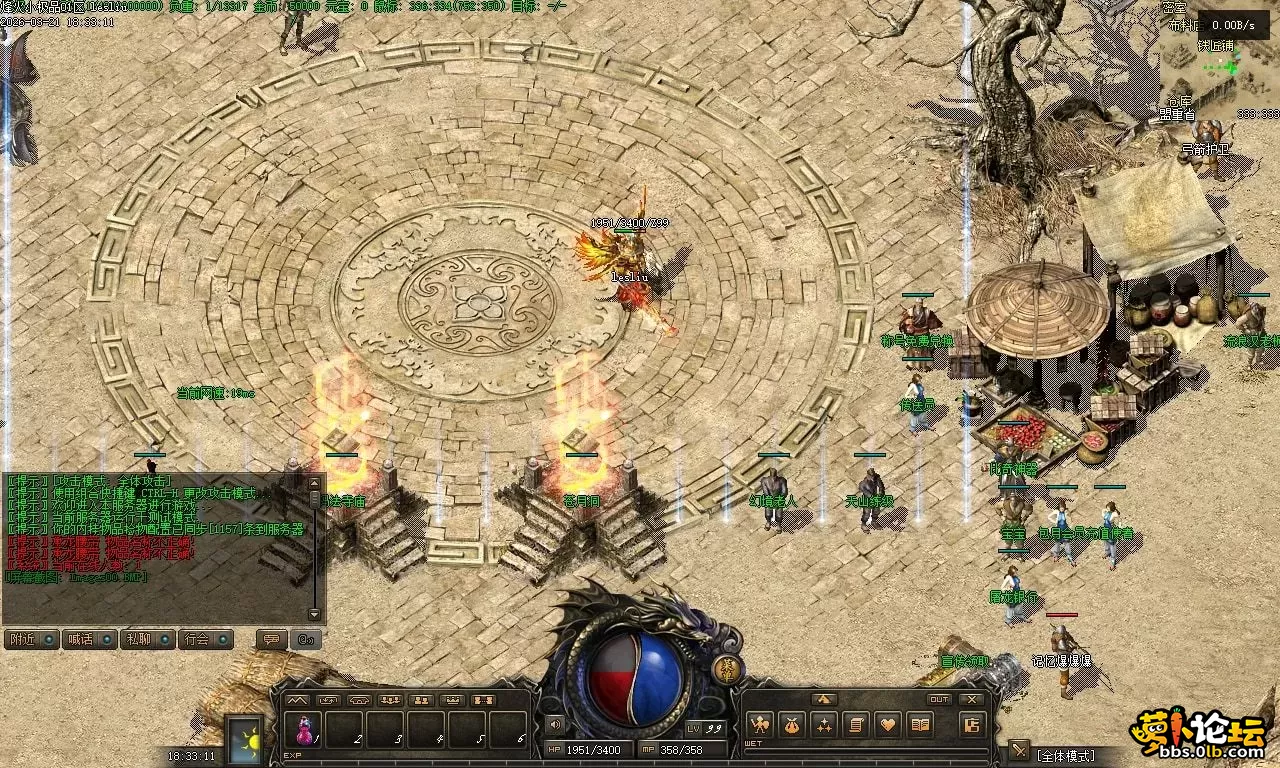Toggle the 行会 guild chat channel
Viewport: 1280px width, 768px height.
pyautogui.click(x=205, y=639)
